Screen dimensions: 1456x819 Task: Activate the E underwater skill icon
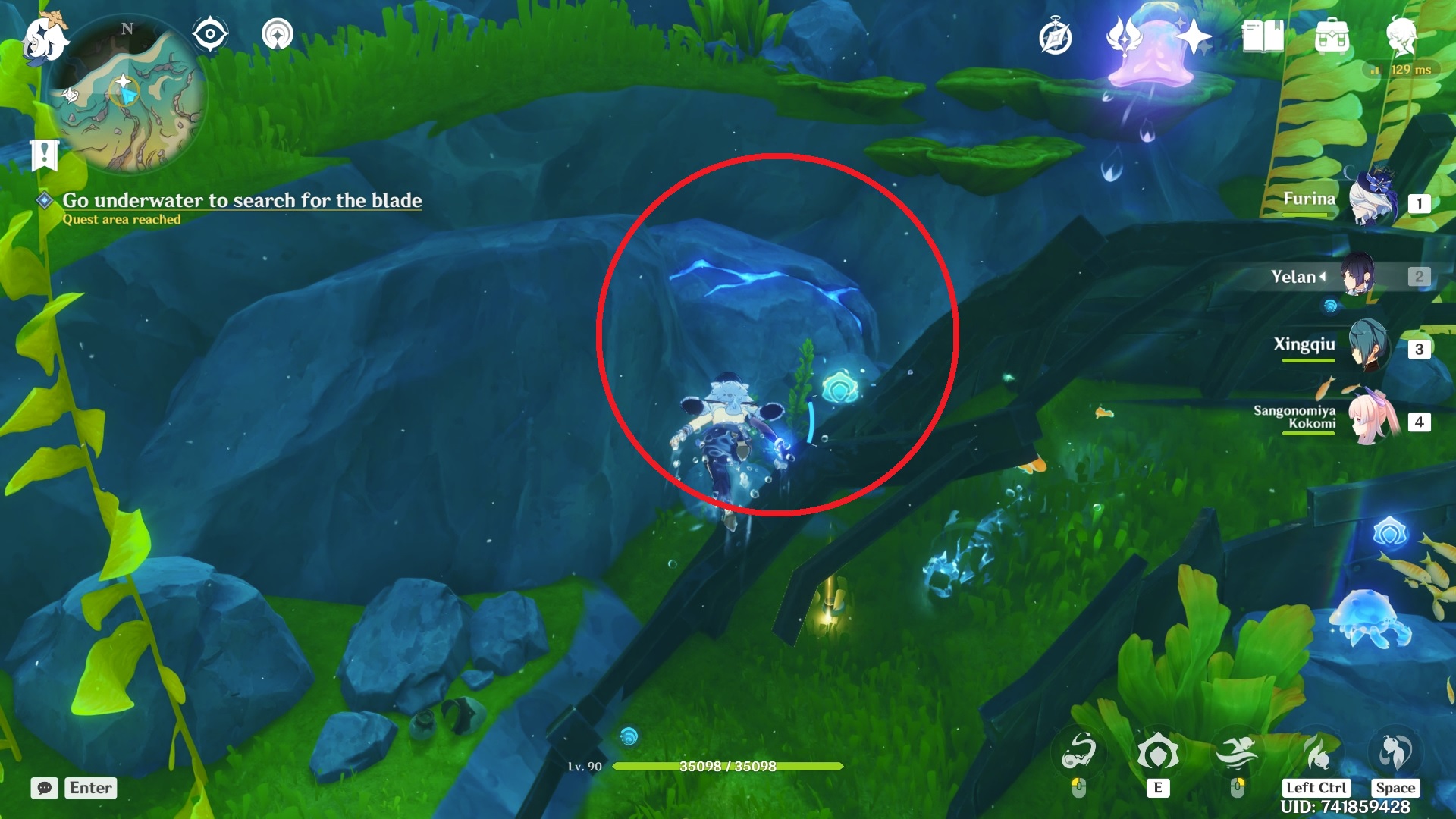click(1157, 754)
